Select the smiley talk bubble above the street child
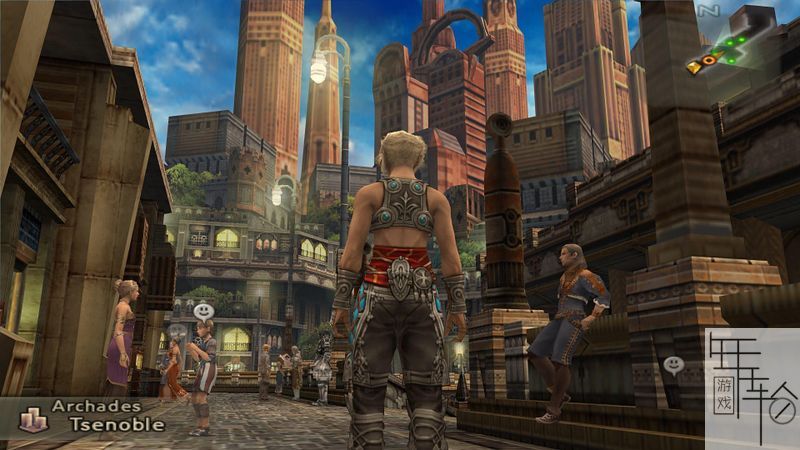The width and height of the screenshot is (800, 450). 203,311
